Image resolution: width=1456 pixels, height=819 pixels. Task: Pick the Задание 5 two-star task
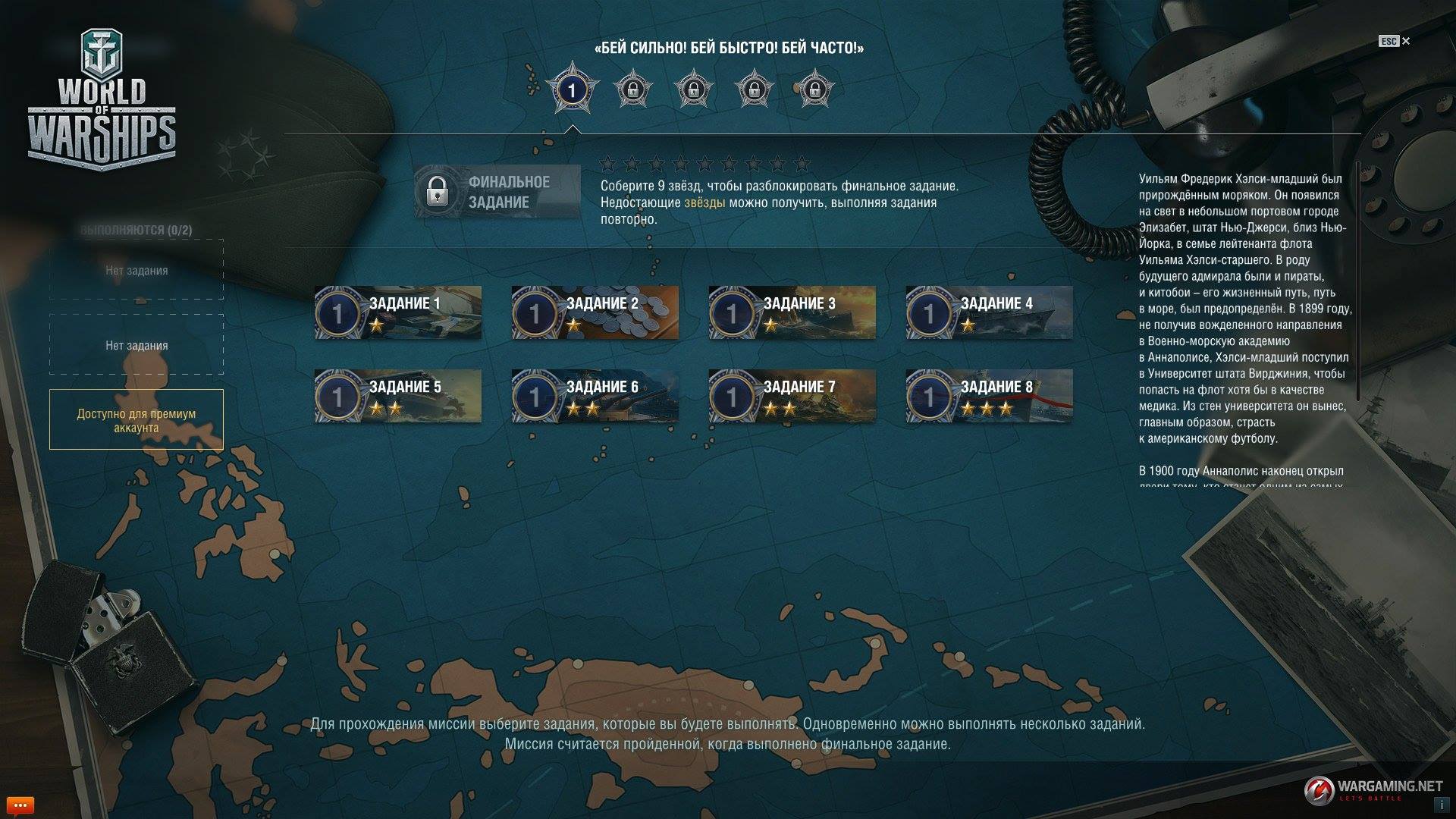pos(398,396)
